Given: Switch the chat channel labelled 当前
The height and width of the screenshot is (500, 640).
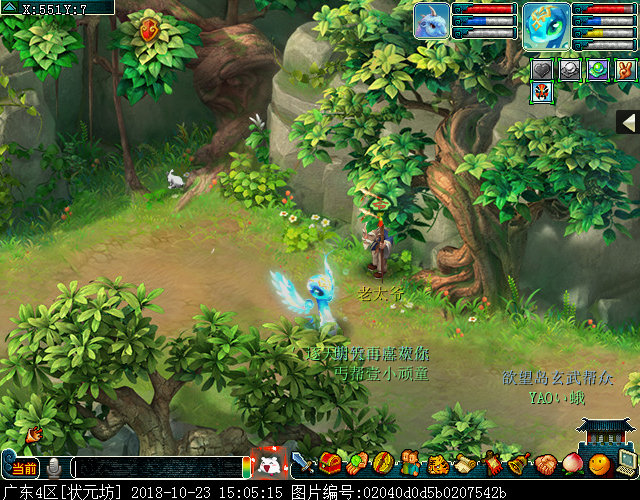Looking at the screenshot, I should [25, 468].
